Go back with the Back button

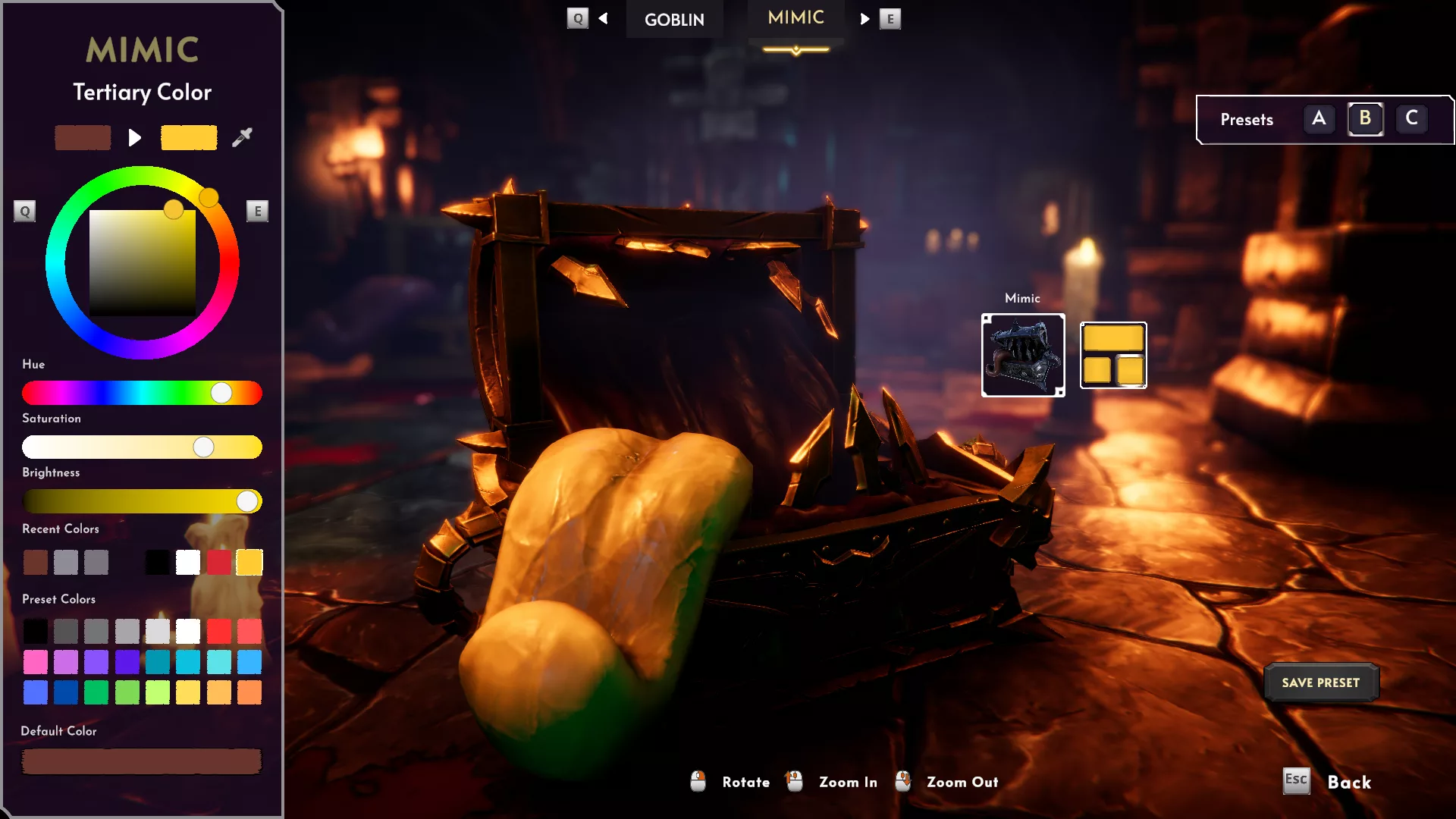[1348, 782]
